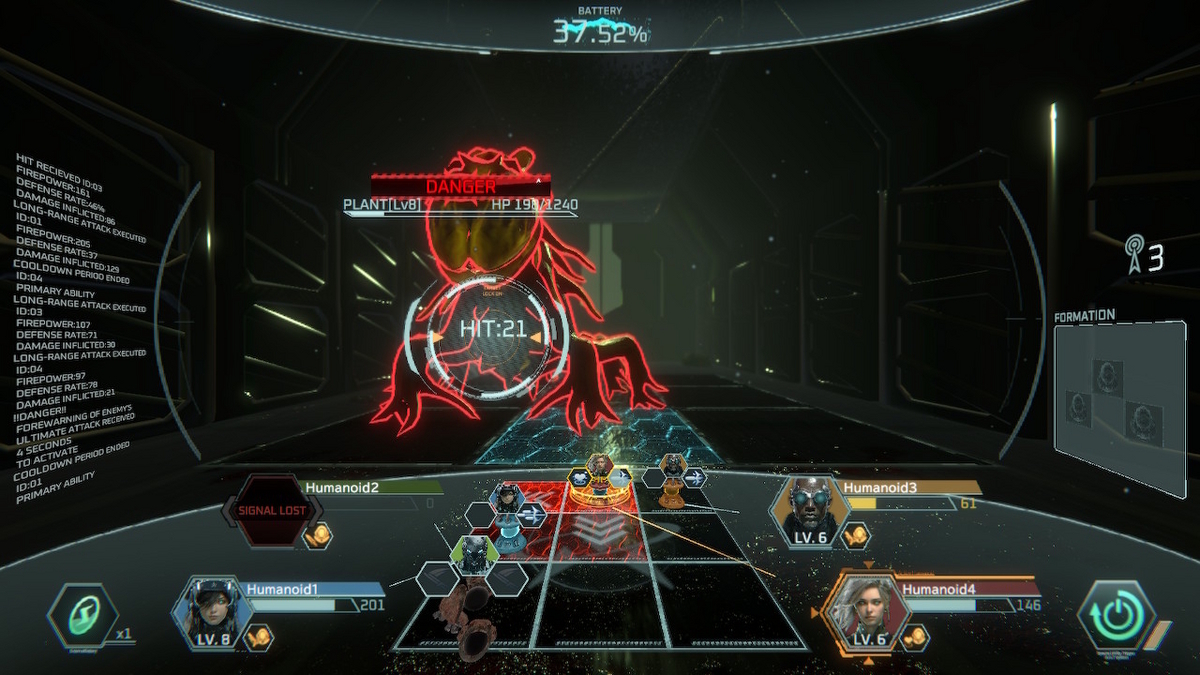Select the green-hexagon armored unit on the grid
This screenshot has height=675, width=1200.
coord(475,553)
